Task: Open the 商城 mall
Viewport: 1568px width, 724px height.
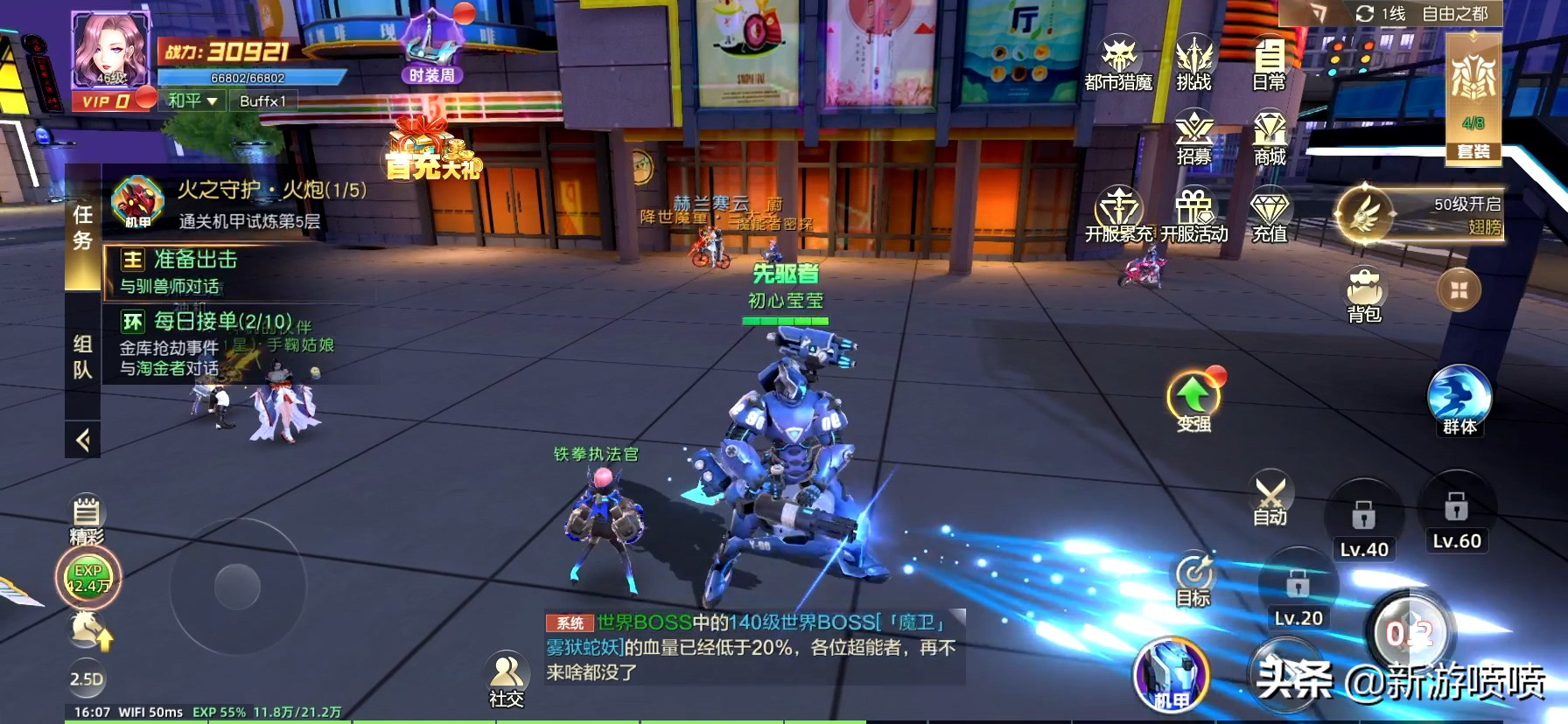Action: (1269, 136)
